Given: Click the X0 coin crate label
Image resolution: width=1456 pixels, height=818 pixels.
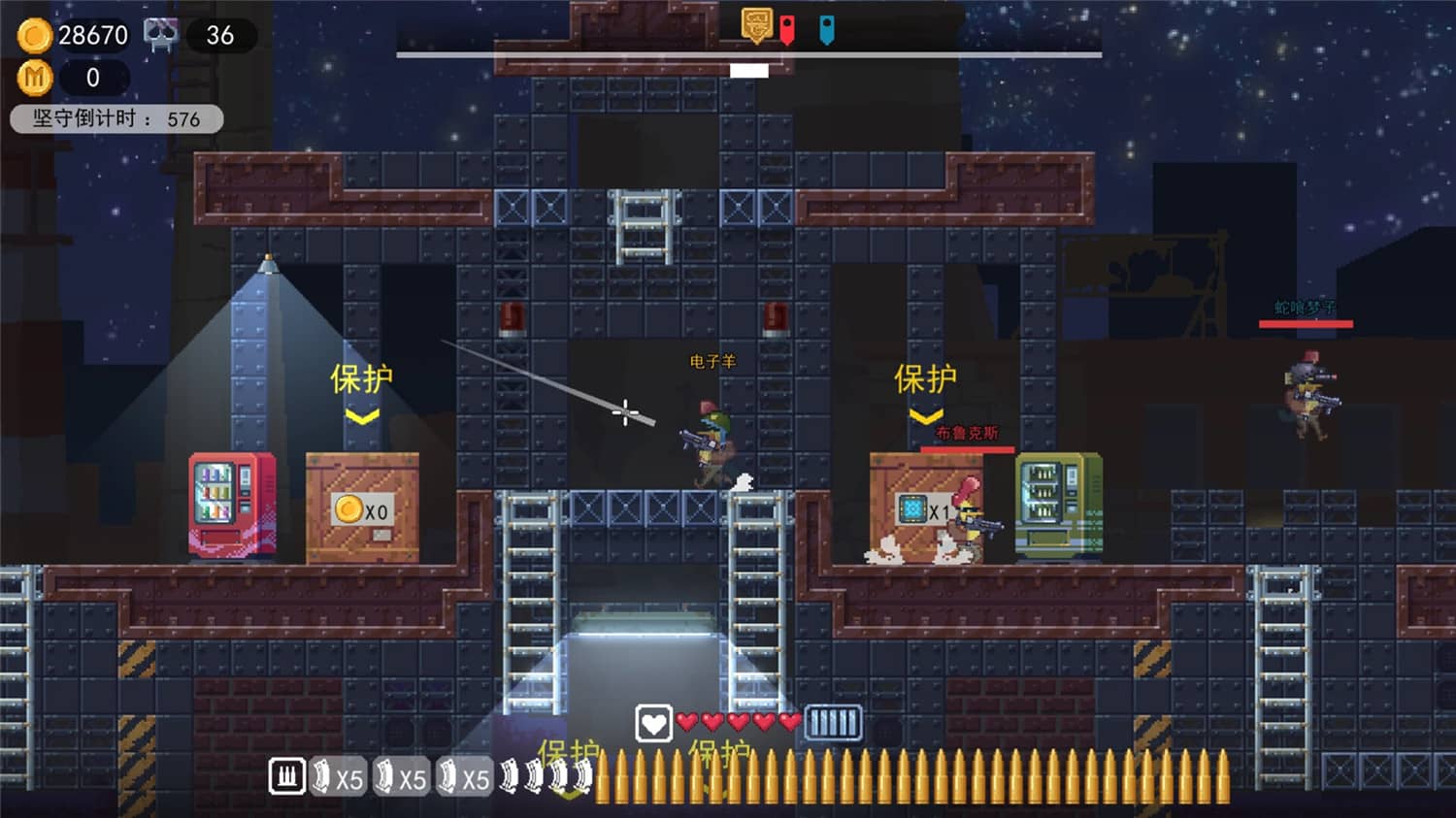Looking at the screenshot, I should (x=360, y=508).
